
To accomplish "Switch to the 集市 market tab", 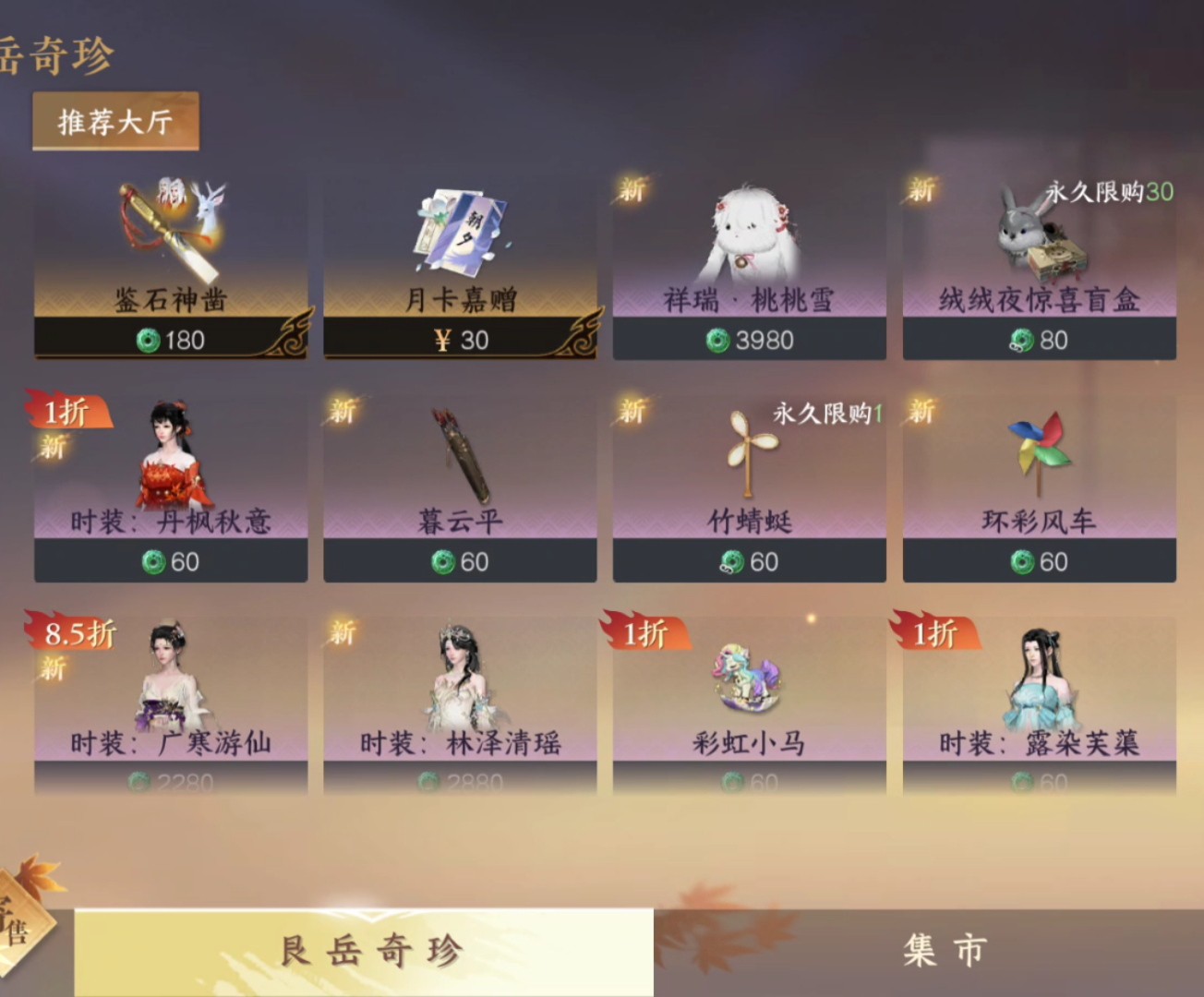I will pos(942,951).
